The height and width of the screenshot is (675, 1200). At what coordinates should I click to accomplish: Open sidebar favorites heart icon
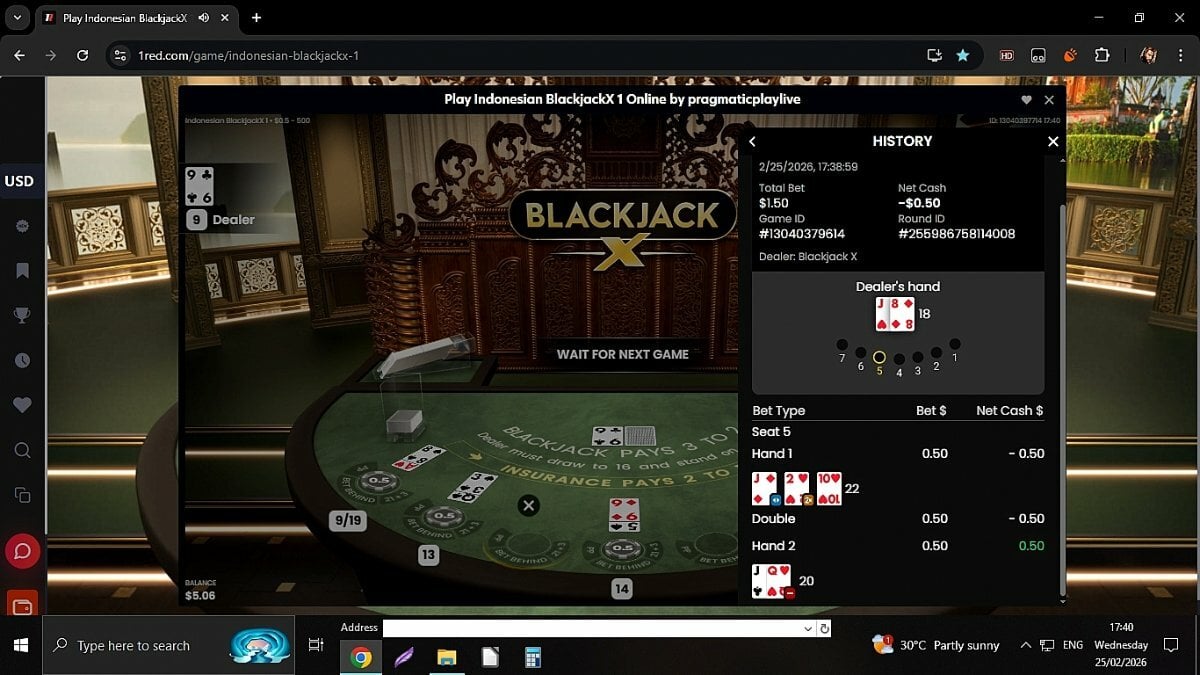(x=22, y=405)
